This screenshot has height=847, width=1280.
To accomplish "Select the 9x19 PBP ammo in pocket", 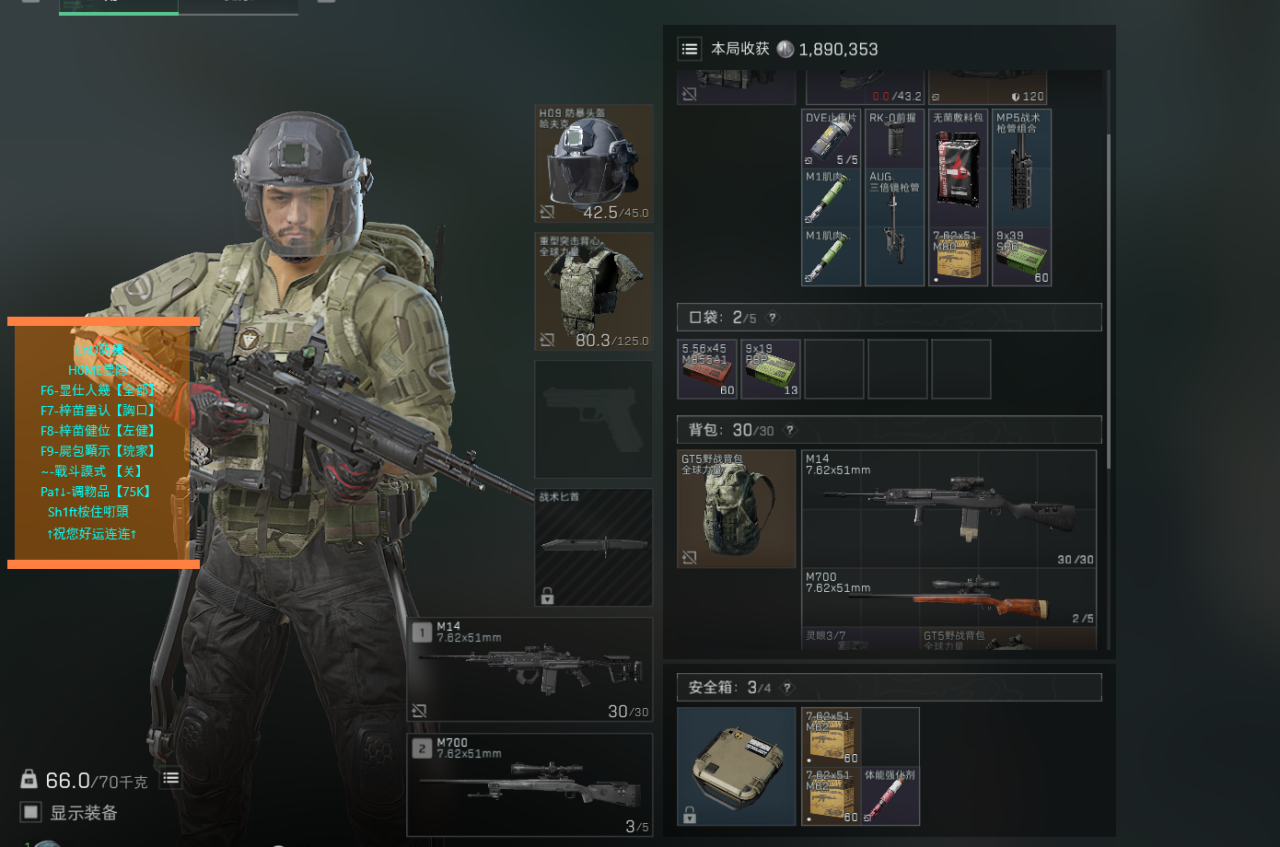I will (x=771, y=369).
